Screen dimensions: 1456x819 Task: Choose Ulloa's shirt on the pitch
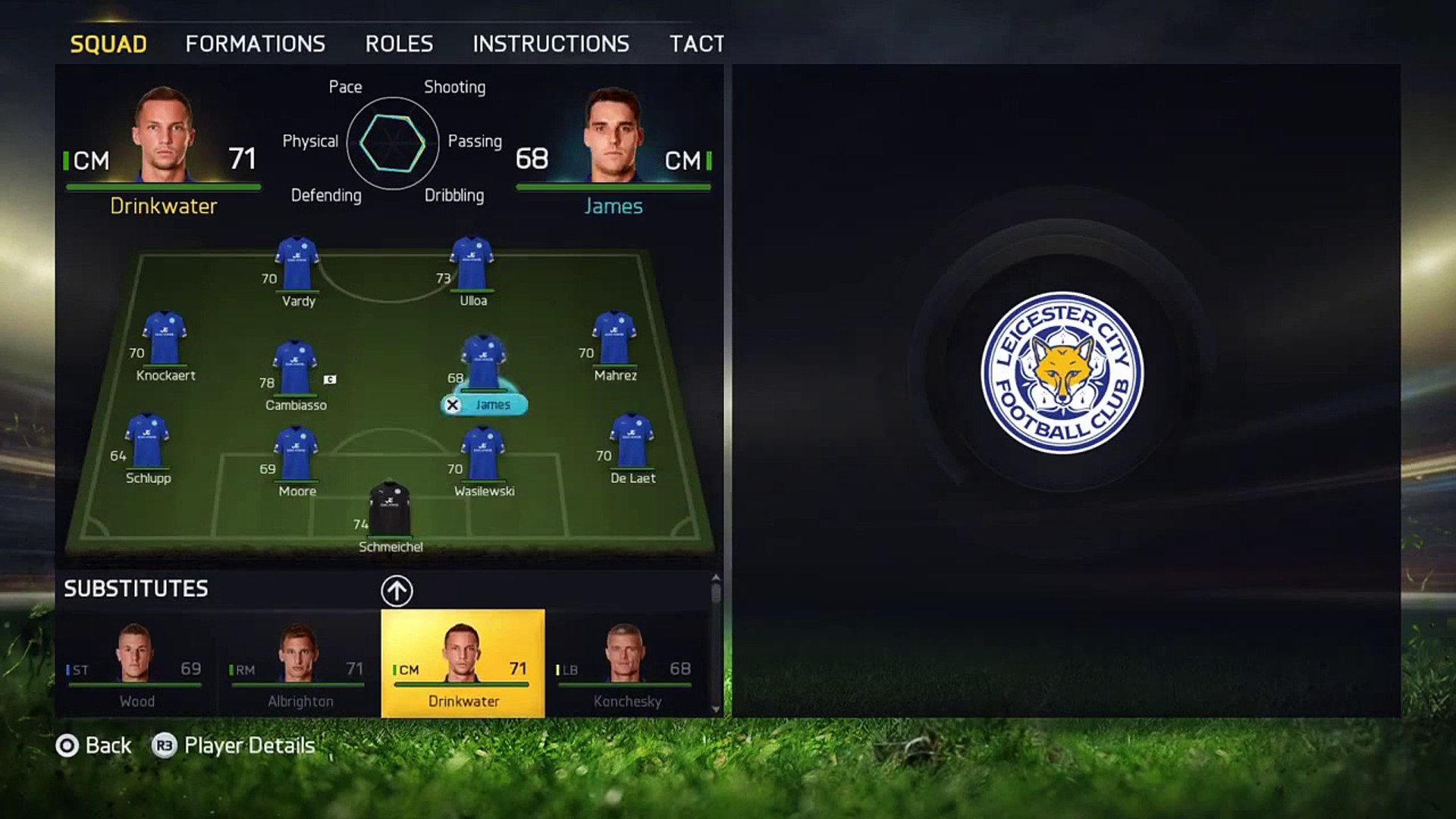(472, 265)
